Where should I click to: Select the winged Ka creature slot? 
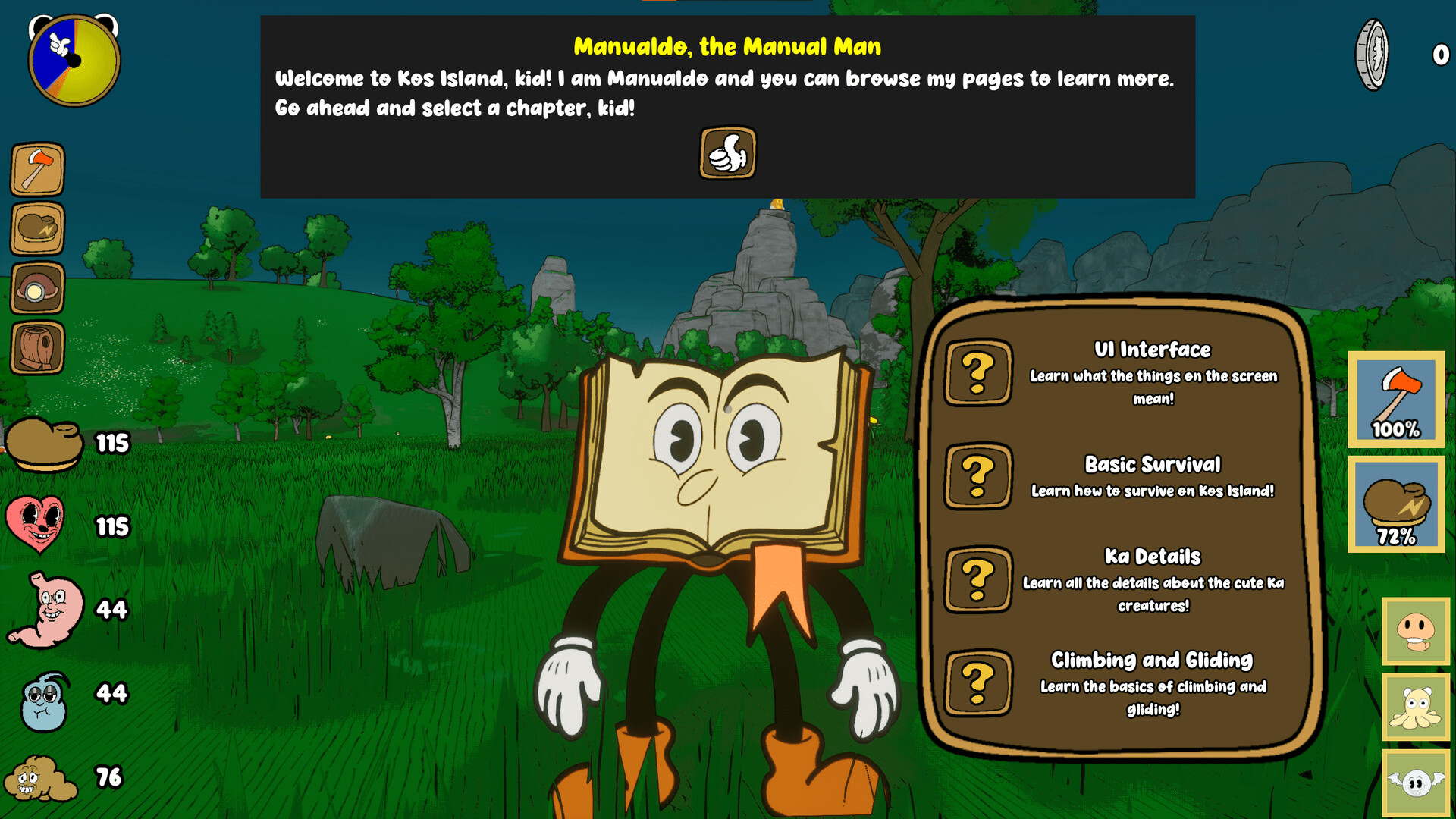tap(1416, 783)
